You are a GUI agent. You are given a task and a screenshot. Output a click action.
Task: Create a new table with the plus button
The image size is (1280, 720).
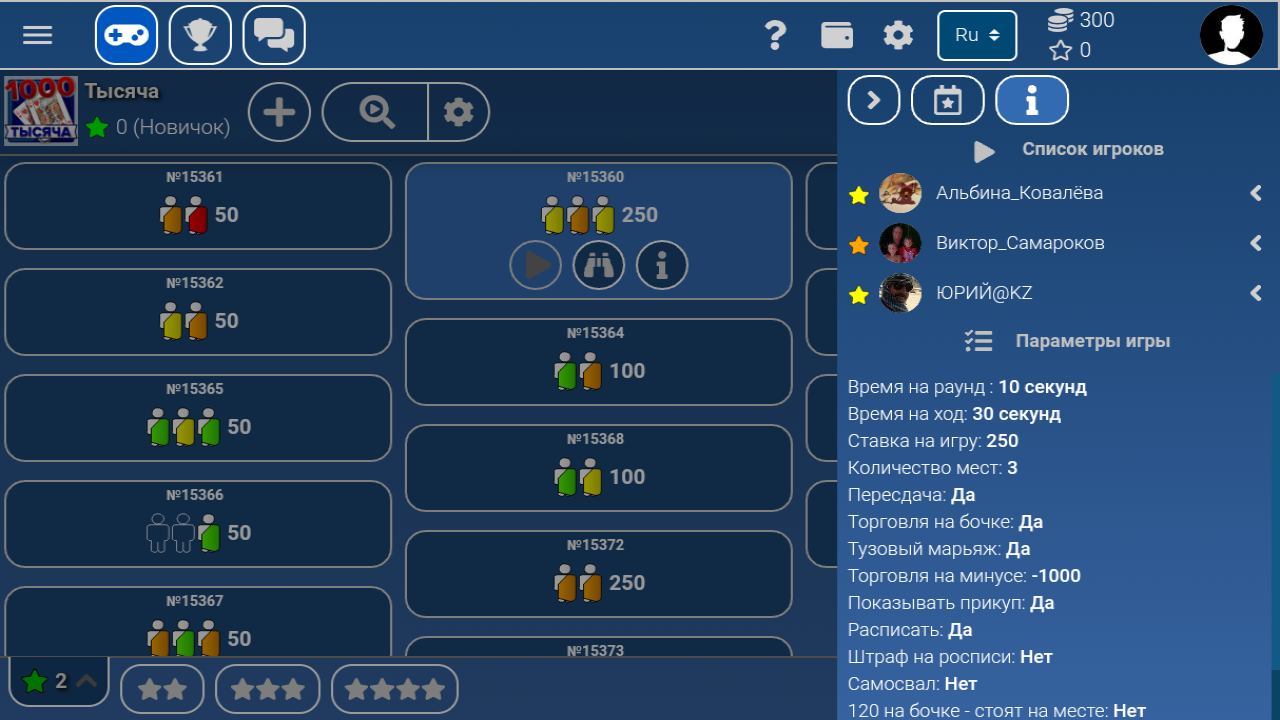[279, 111]
